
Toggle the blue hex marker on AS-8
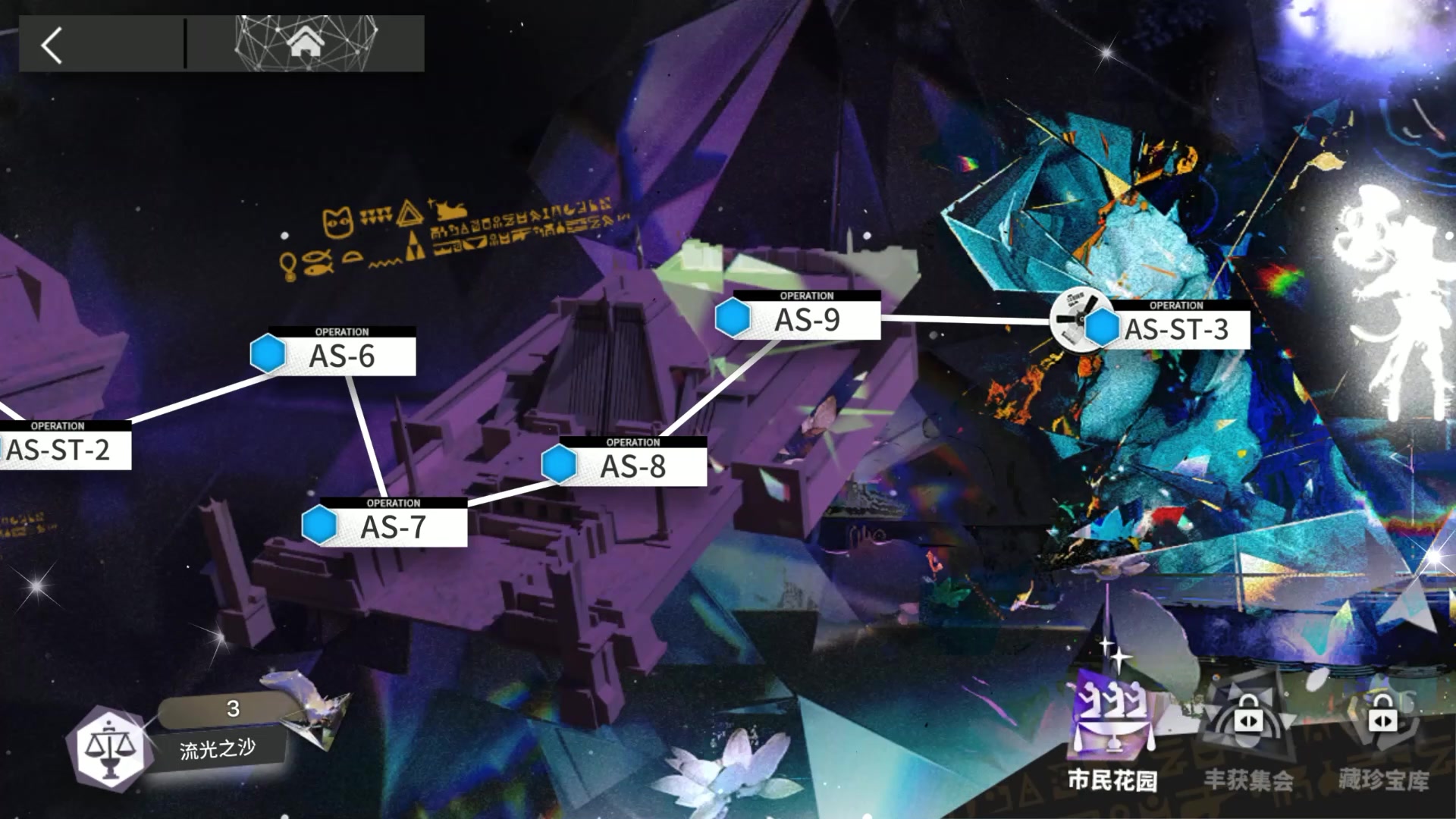(x=559, y=465)
